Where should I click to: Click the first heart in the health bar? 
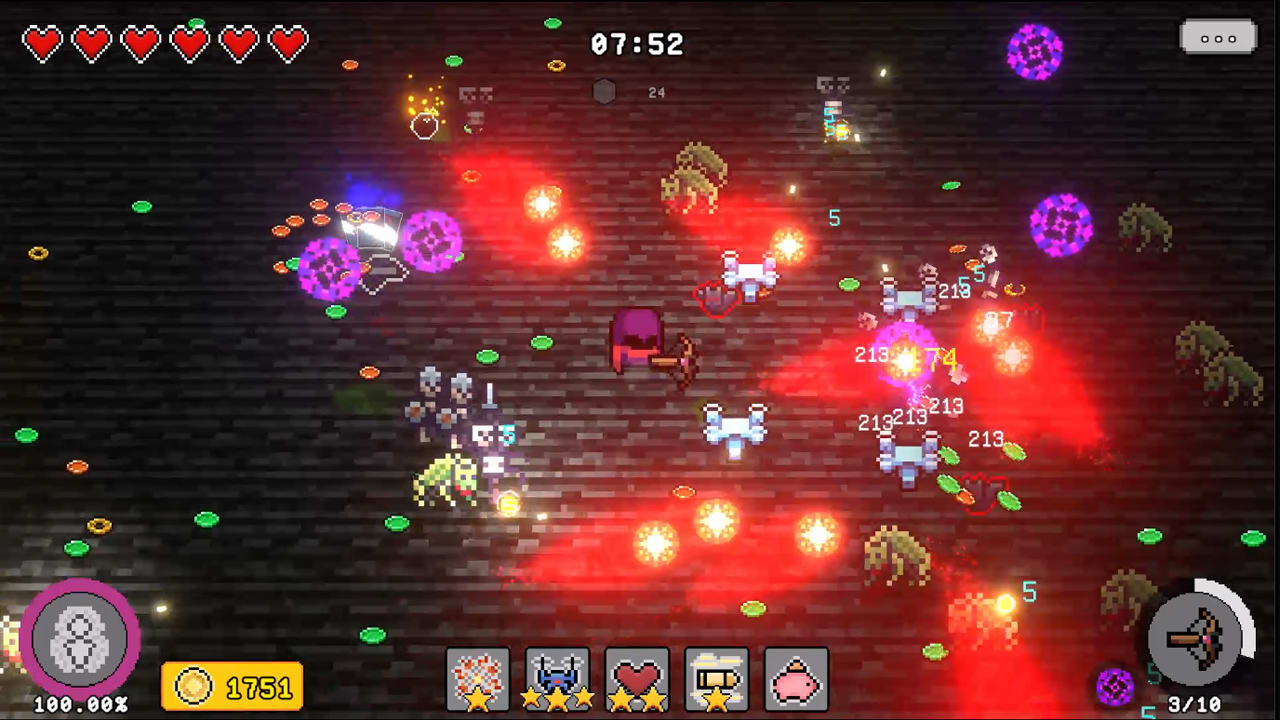pyautogui.click(x=41, y=43)
